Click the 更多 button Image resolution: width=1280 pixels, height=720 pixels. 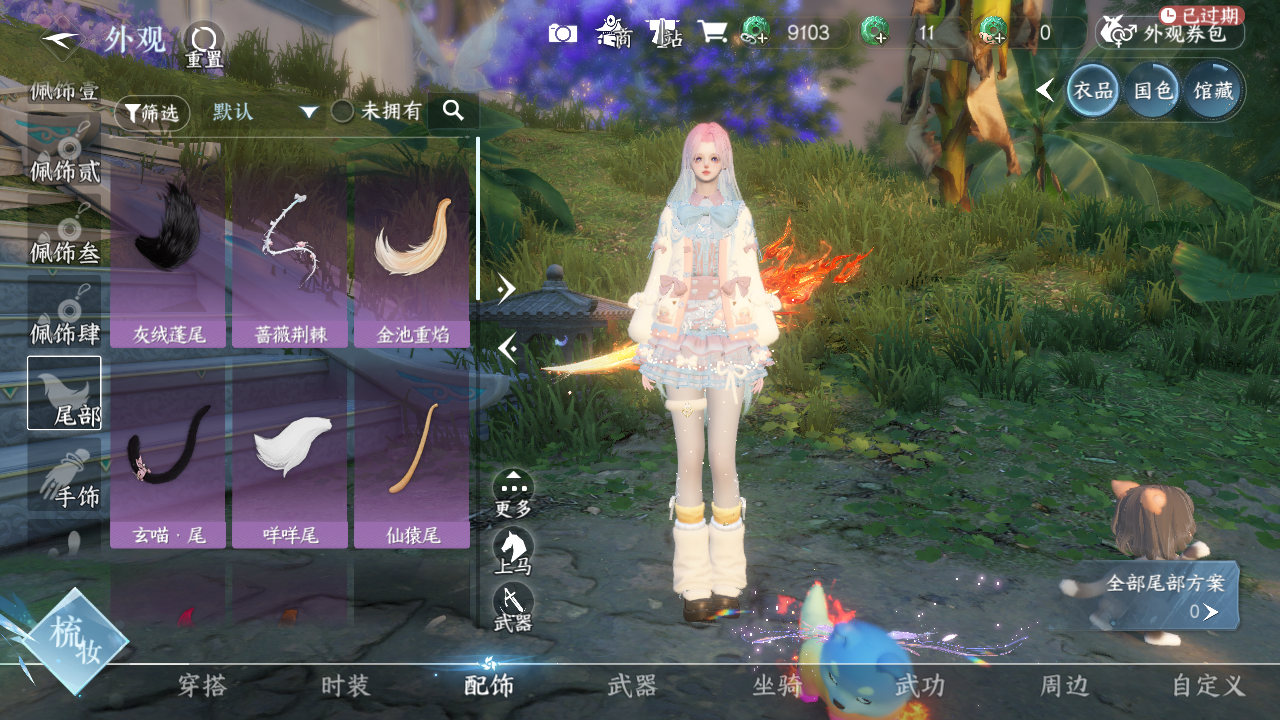tap(513, 492)
